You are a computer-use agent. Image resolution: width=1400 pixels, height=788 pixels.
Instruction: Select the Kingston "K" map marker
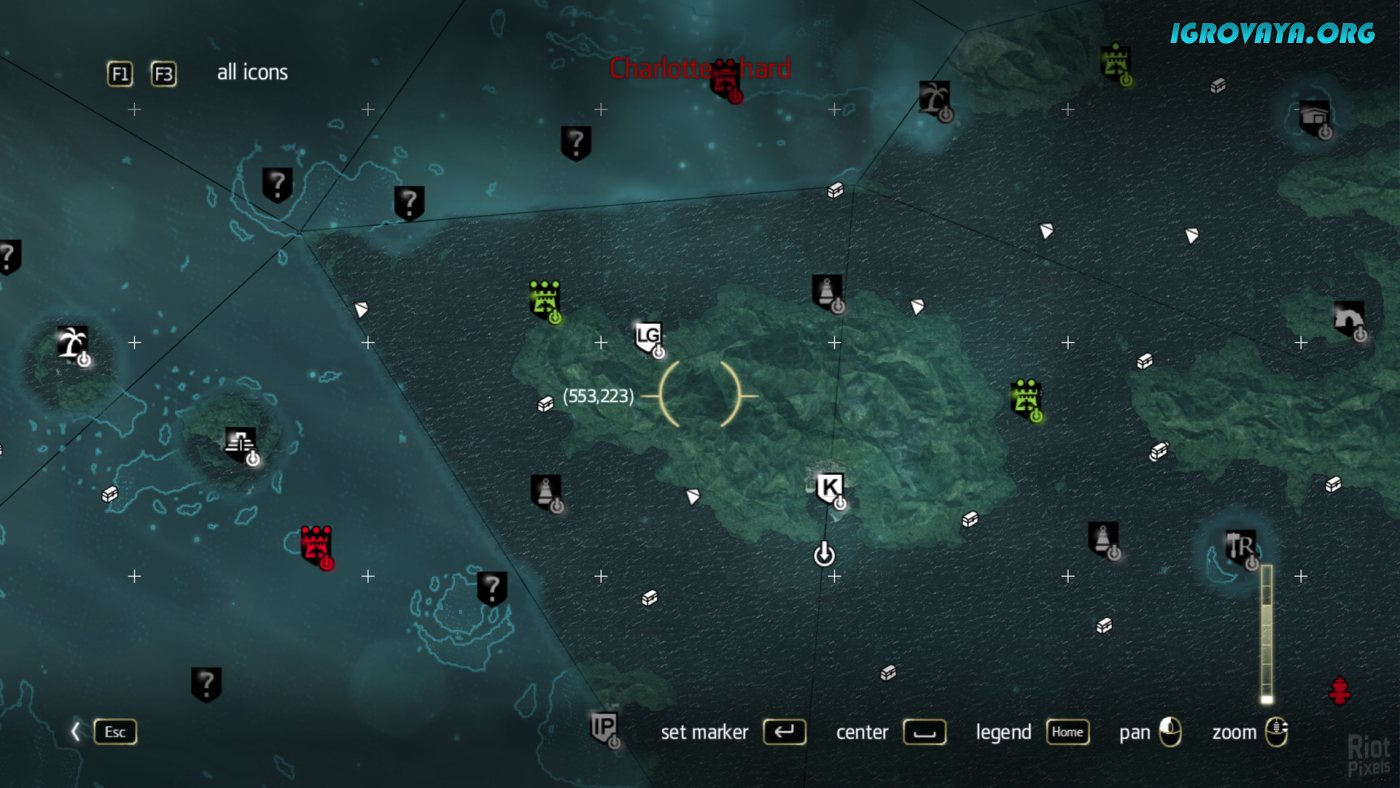point(829,488)
